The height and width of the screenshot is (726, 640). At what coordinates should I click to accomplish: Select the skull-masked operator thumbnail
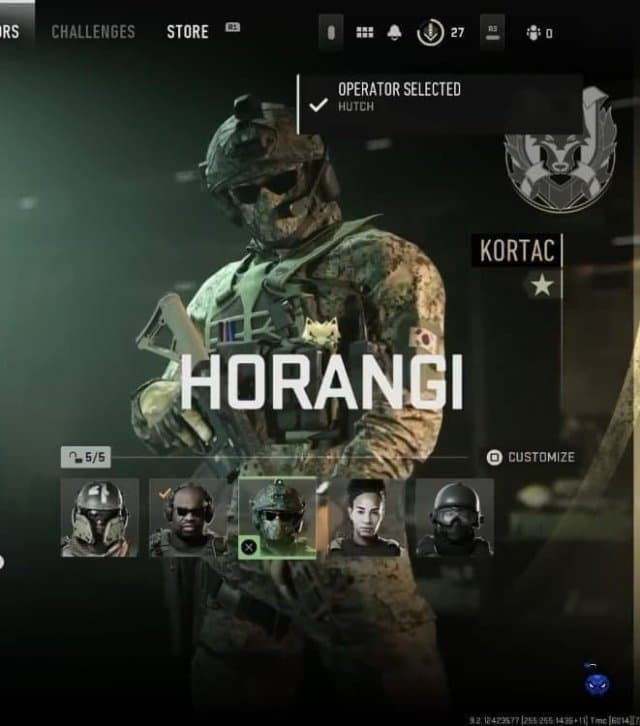point(99,517)
